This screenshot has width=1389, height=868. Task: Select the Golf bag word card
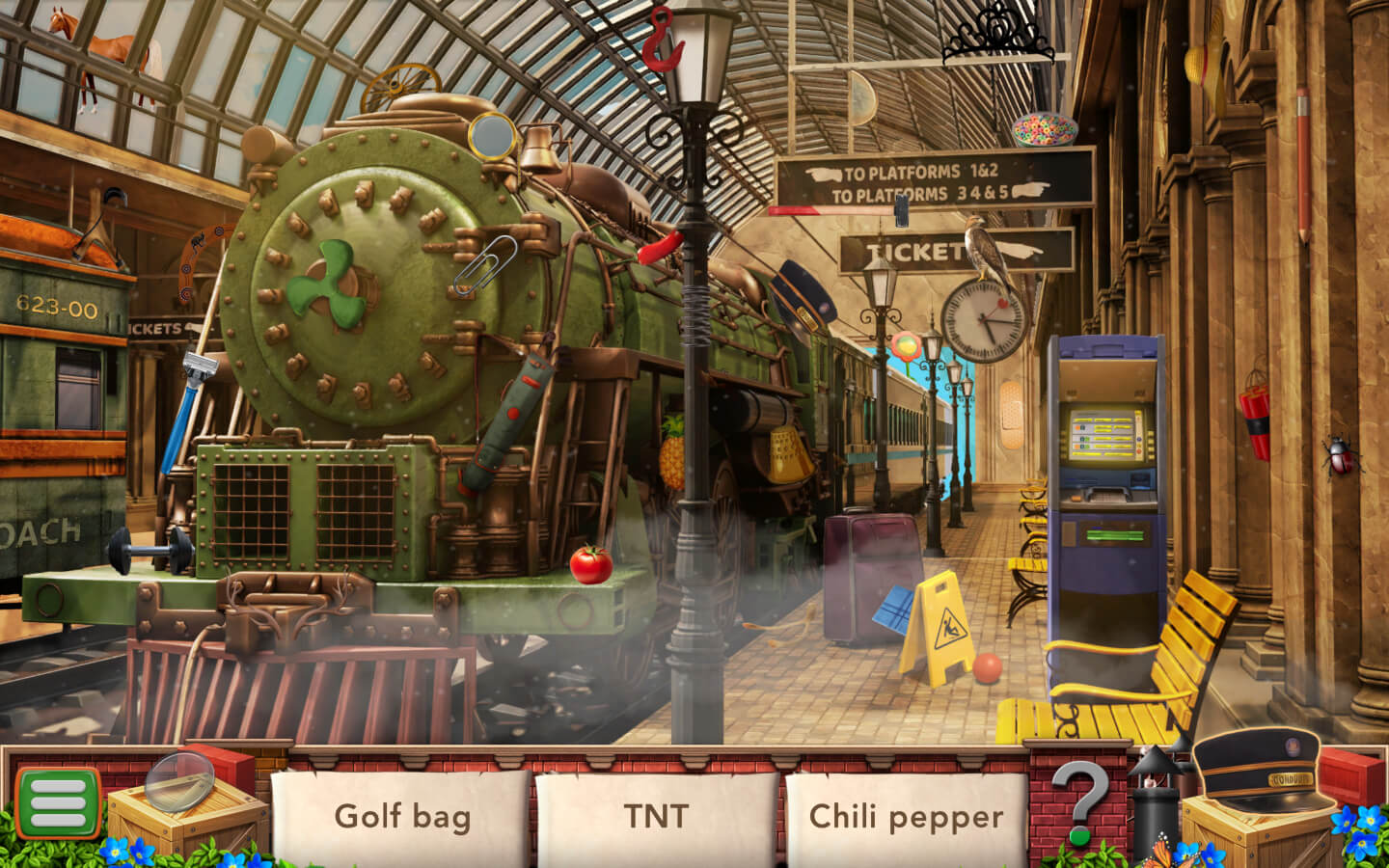[401, 816]
